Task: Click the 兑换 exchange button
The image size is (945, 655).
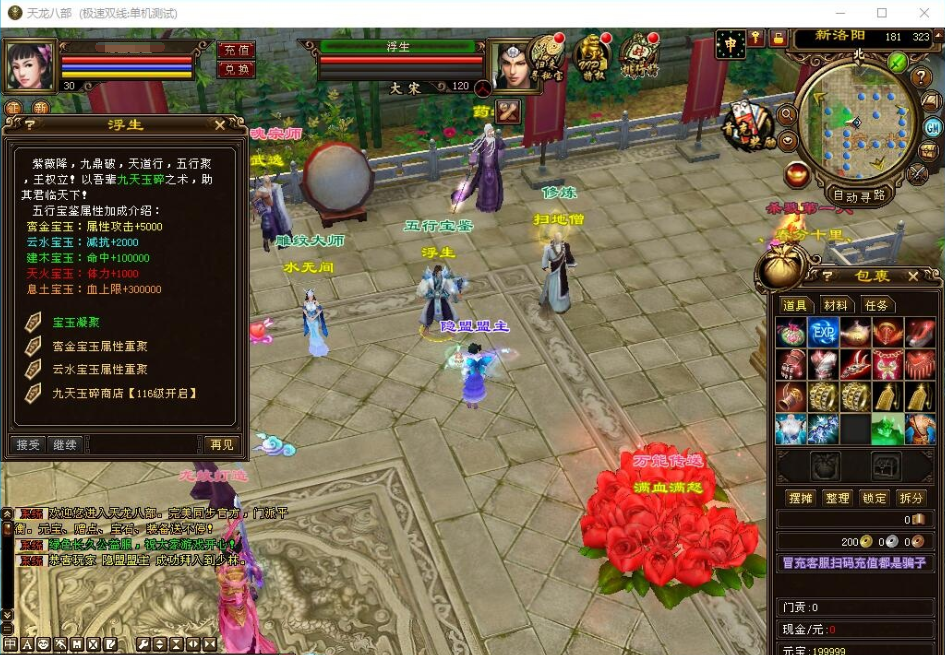Action: [237, 69]
